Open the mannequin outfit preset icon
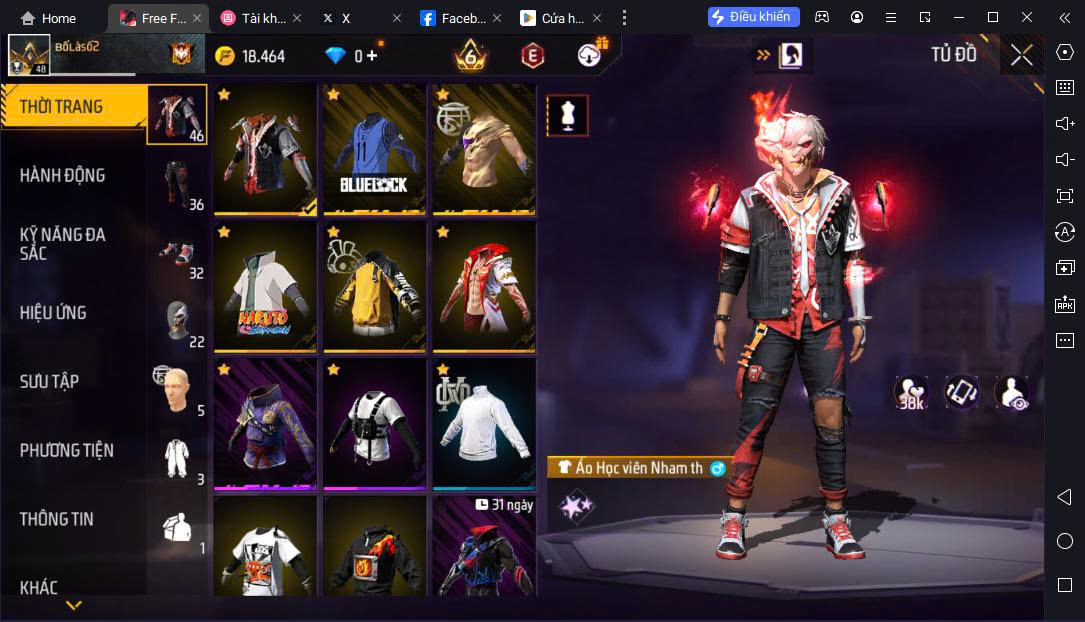1085x622 pixels. (567, 116)
